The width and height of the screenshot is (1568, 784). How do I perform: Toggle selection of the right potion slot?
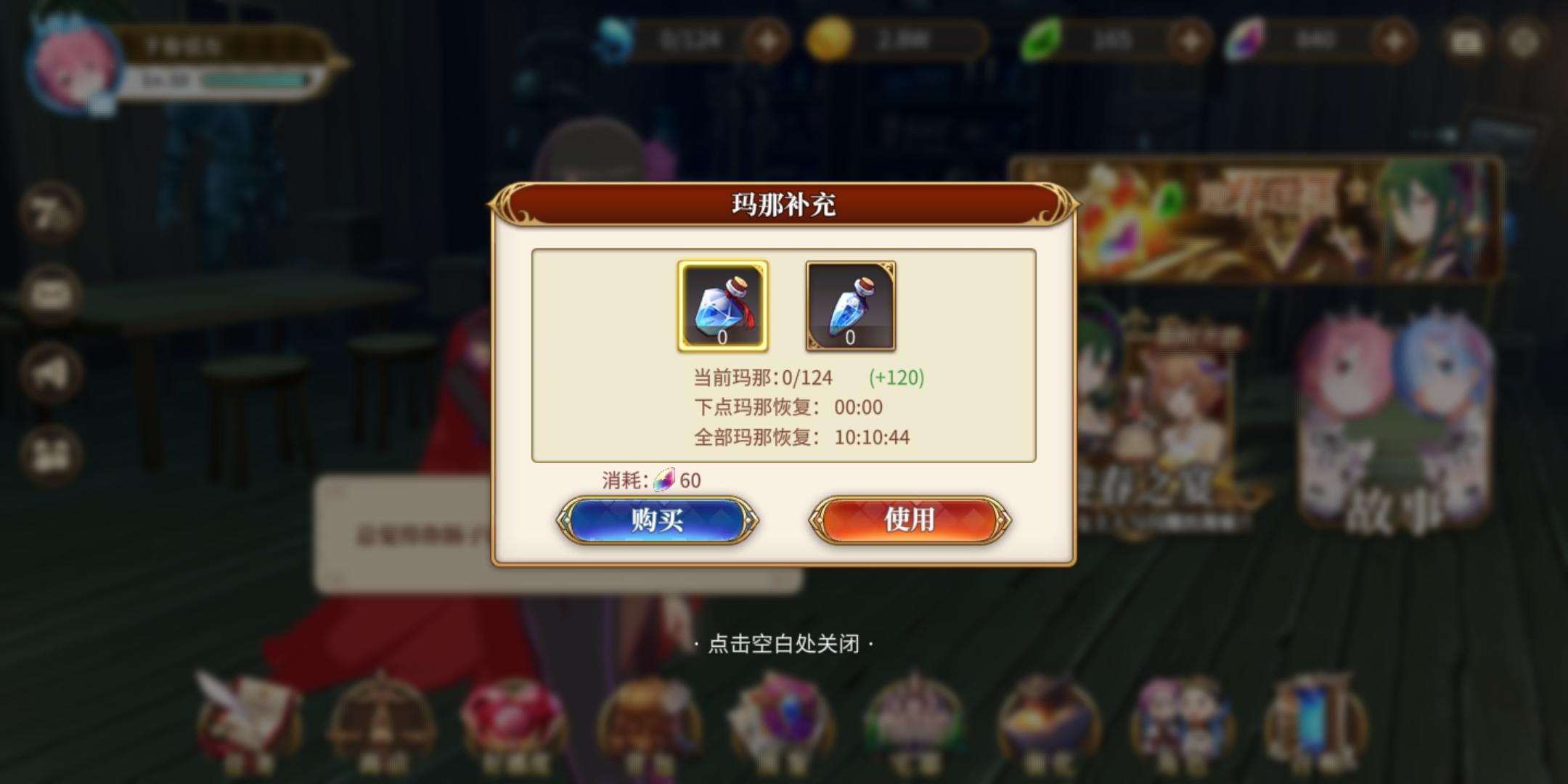coord(851,308)
